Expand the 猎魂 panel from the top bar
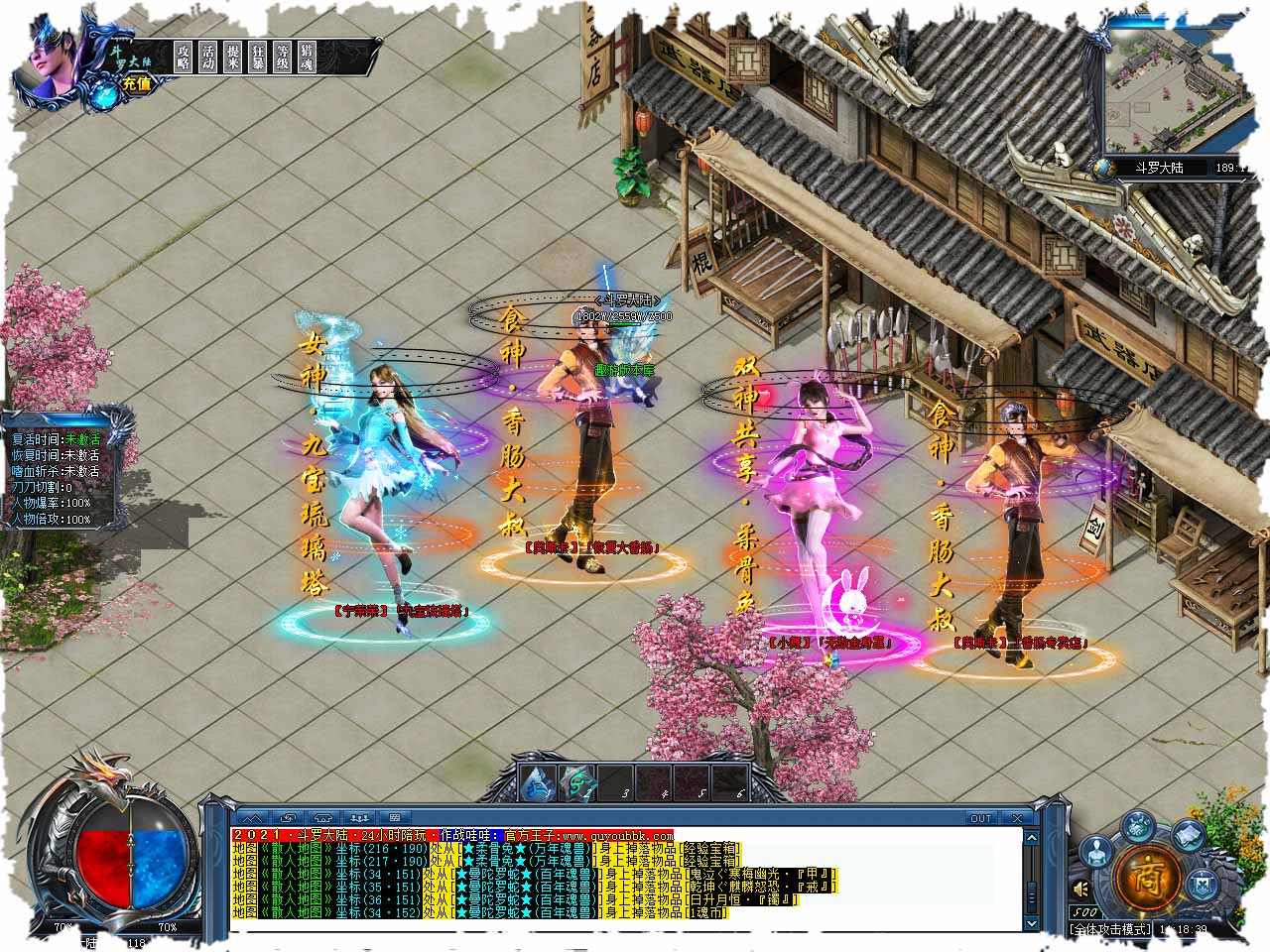1270x952 pixels. (x=308, y=55)
